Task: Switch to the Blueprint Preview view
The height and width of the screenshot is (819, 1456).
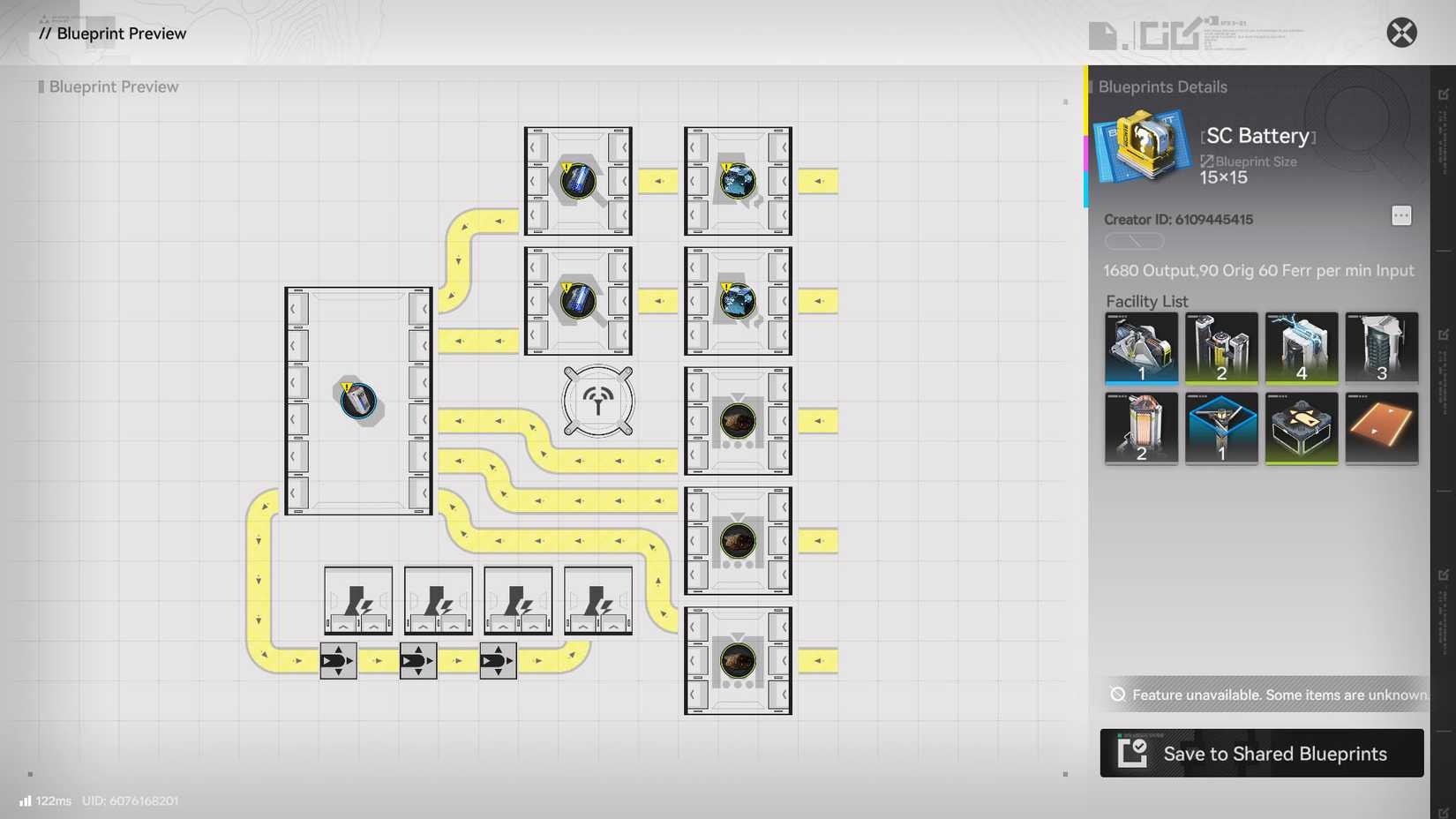Action: click(114, 86)
